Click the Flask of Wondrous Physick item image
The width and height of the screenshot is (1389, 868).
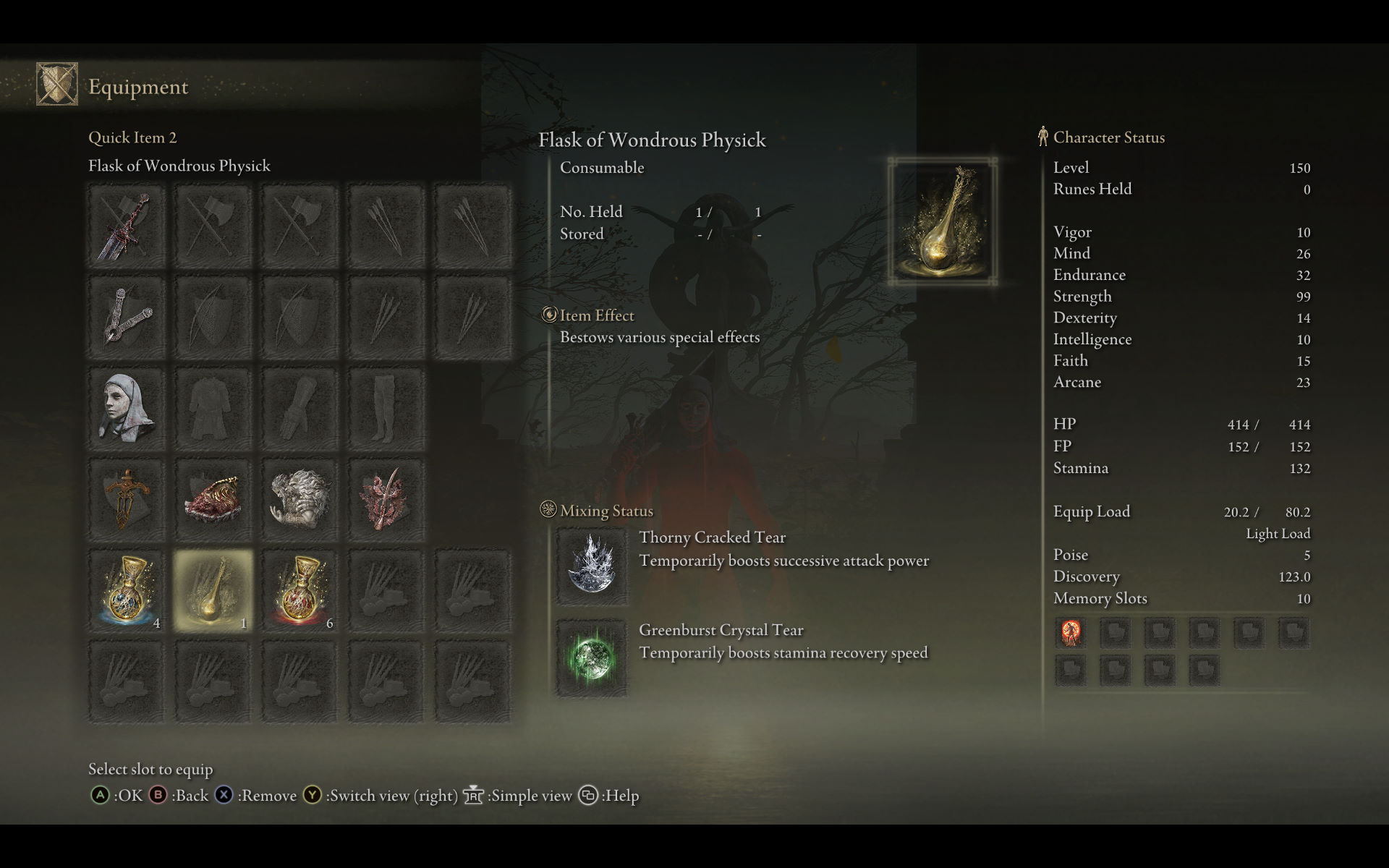[943, 221]
